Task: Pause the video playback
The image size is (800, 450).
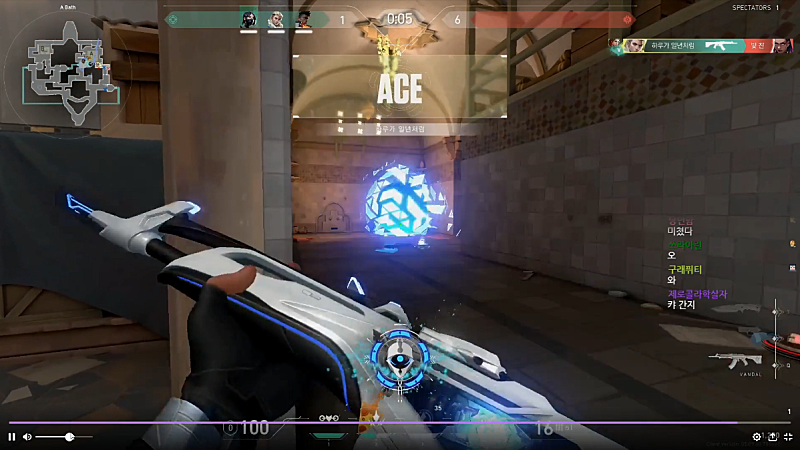Action: 12,437
